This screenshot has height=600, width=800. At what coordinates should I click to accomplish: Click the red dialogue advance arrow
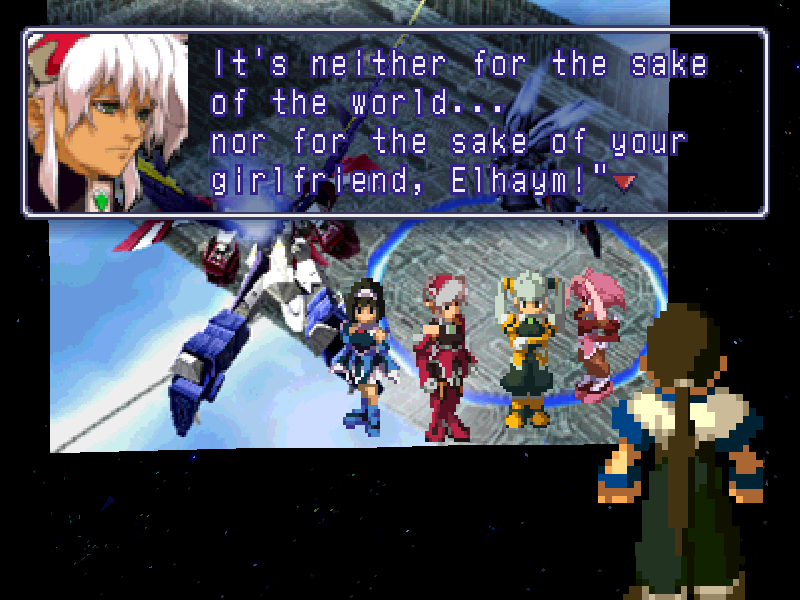625,181
